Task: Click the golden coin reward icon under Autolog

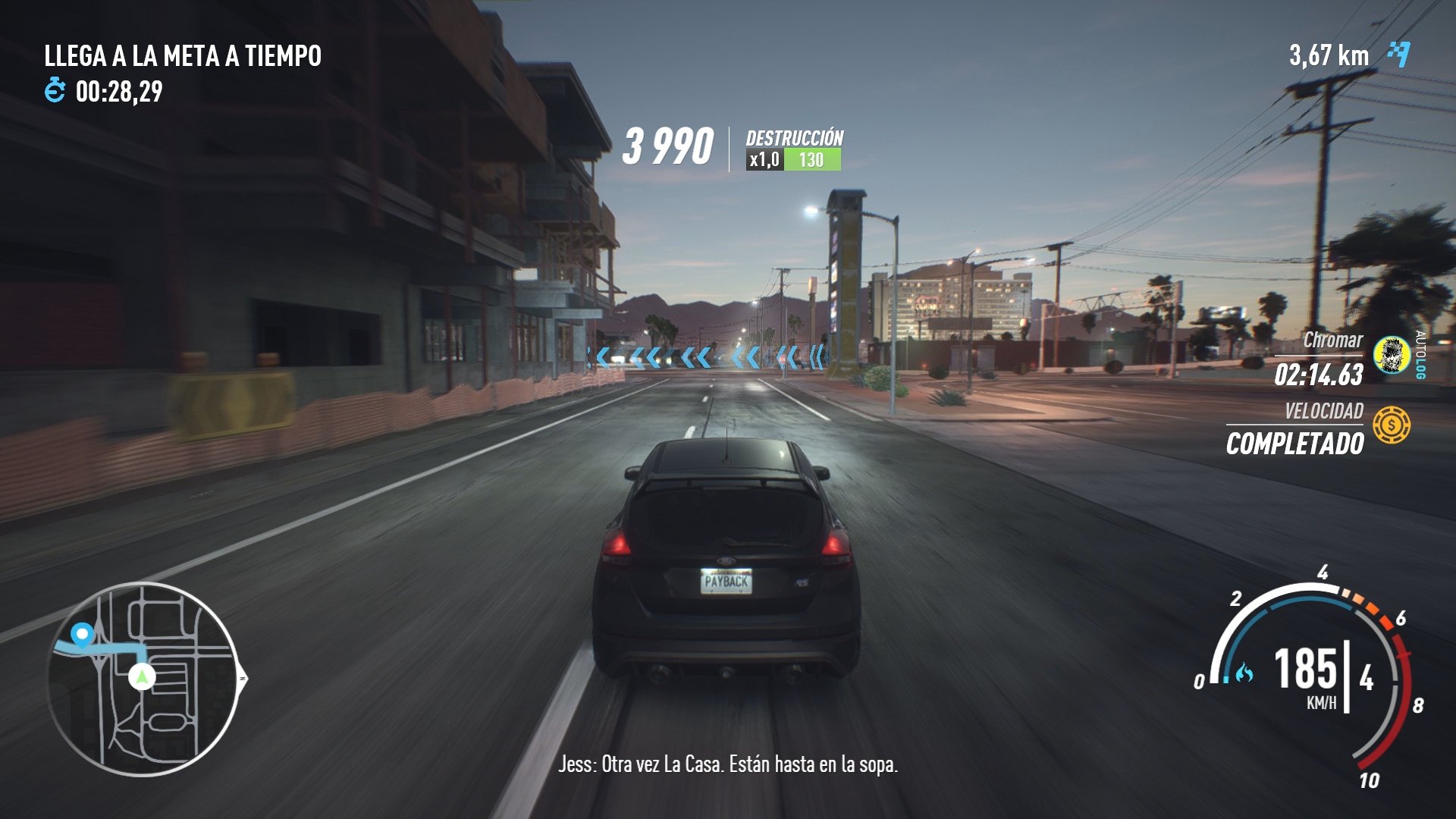Action: [x=1393, y=424]
